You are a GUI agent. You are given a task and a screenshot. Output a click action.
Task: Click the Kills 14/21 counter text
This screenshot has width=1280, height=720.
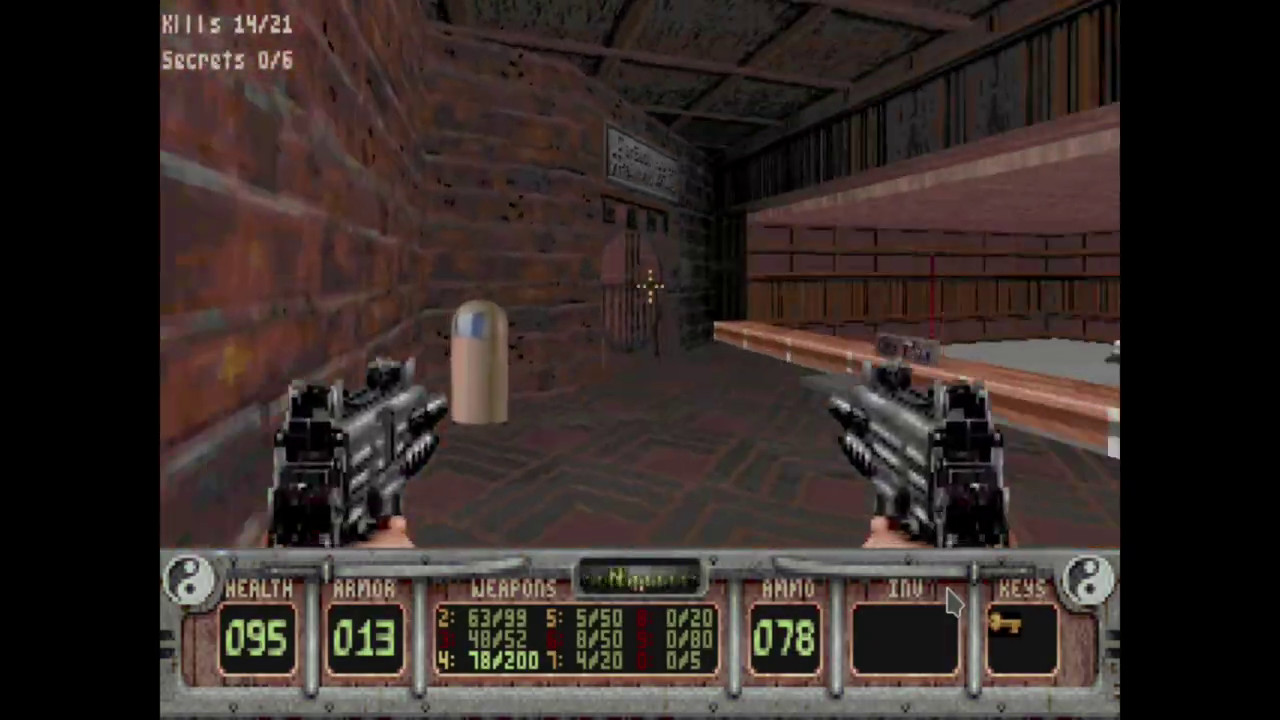(226, 25)
